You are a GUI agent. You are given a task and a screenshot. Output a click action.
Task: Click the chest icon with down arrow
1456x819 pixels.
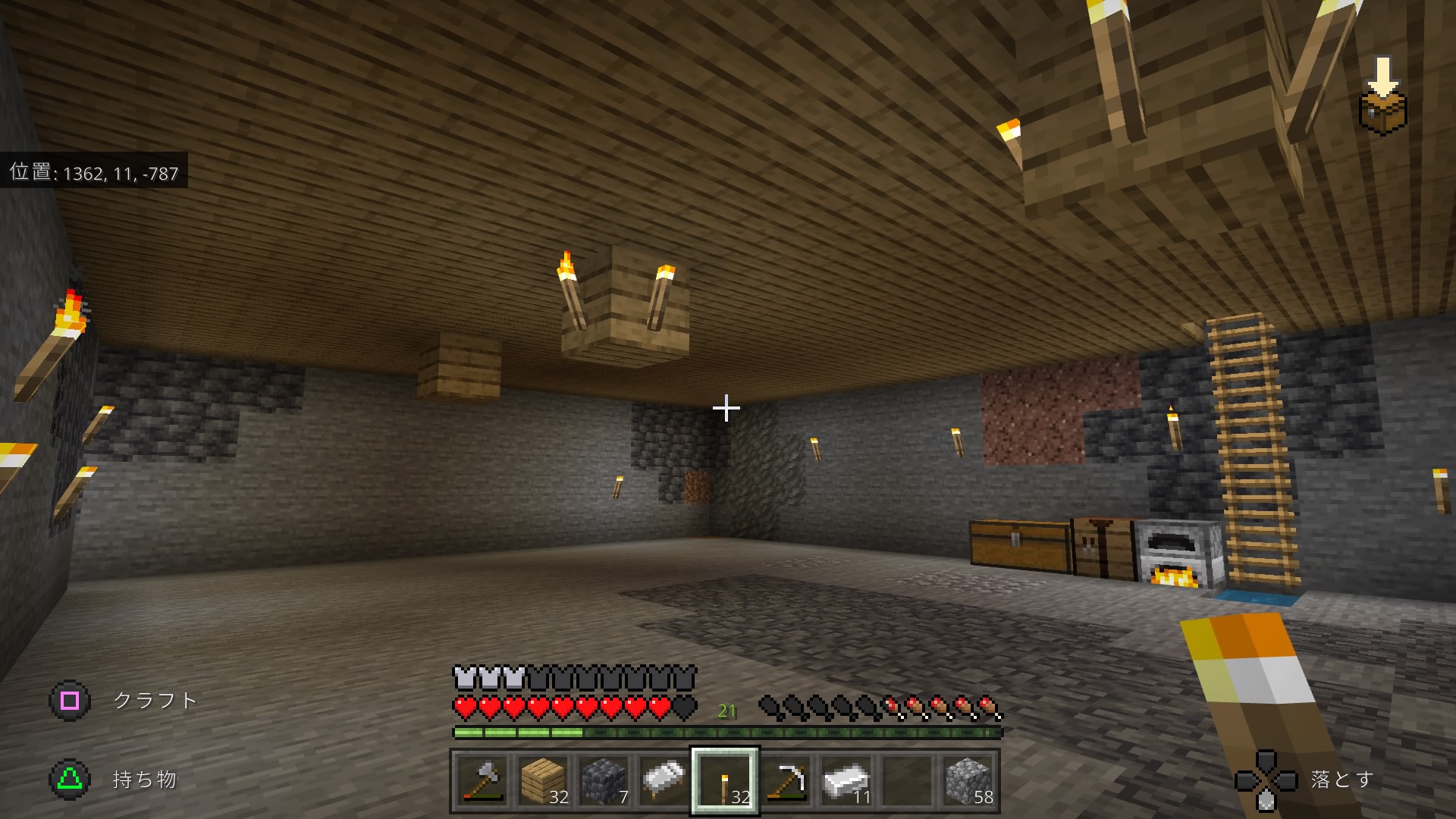[1383, 97]
